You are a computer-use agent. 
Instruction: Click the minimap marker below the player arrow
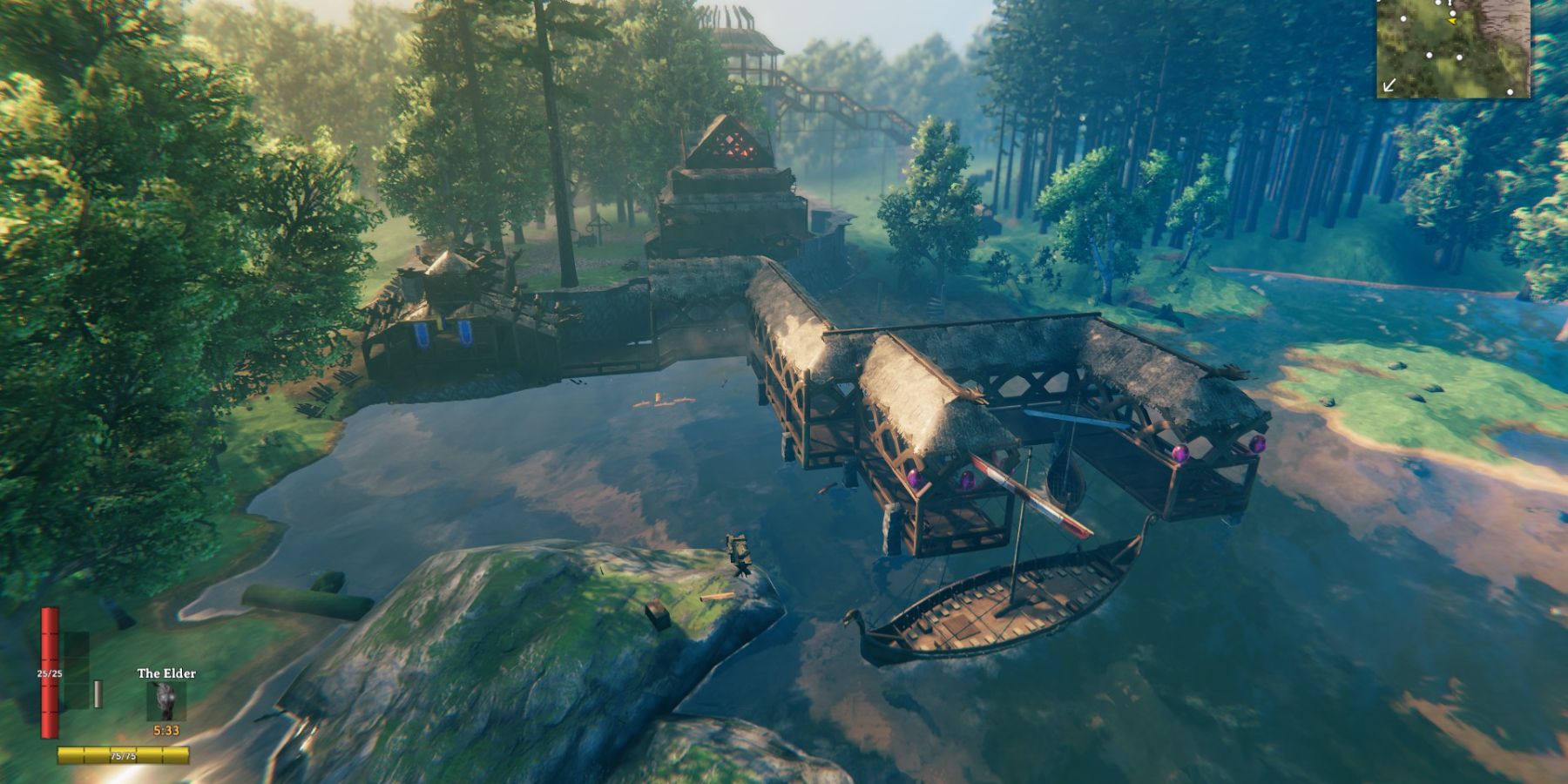coord(1459,57)
